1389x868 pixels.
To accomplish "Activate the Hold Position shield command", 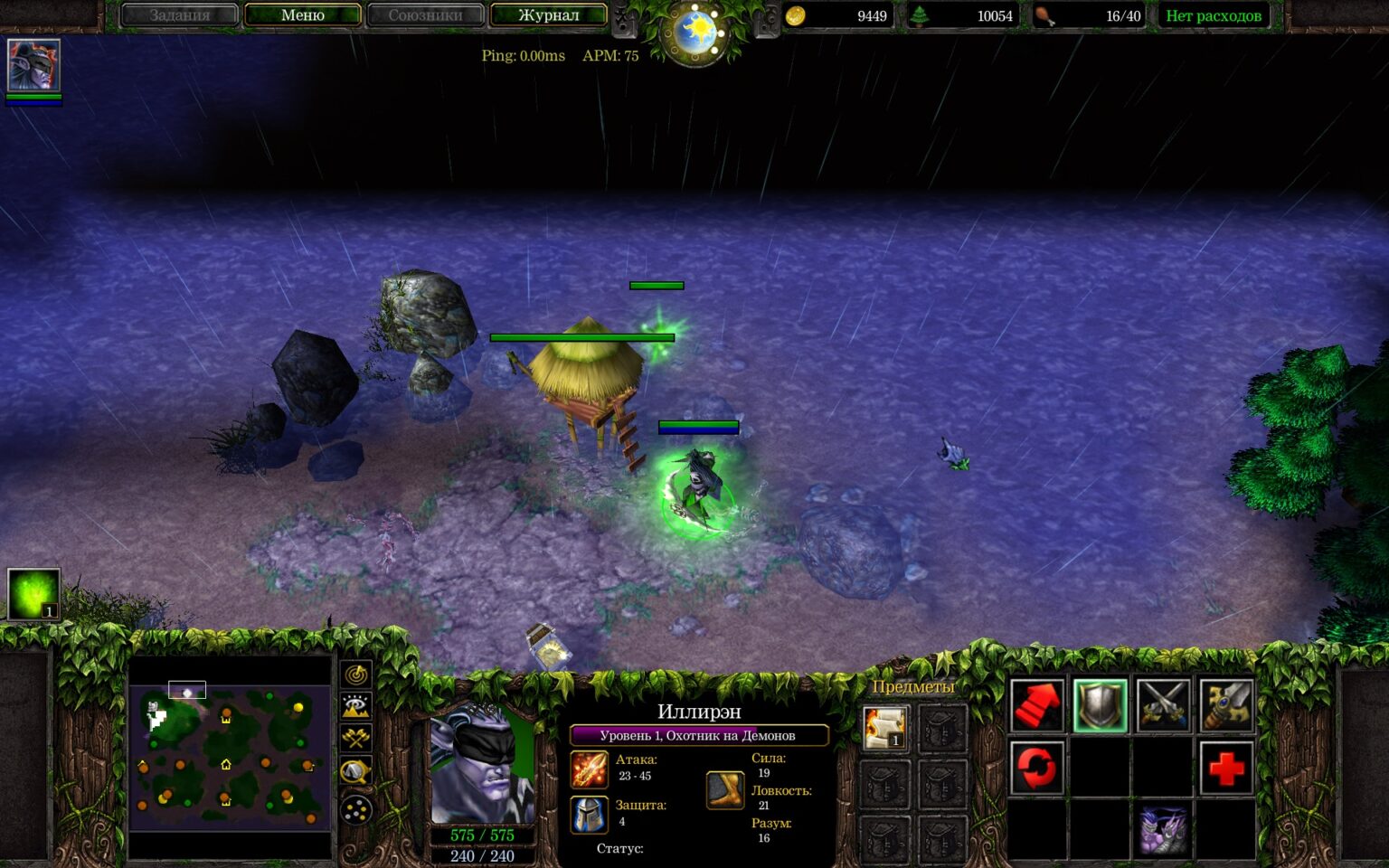I will 1100,705.
